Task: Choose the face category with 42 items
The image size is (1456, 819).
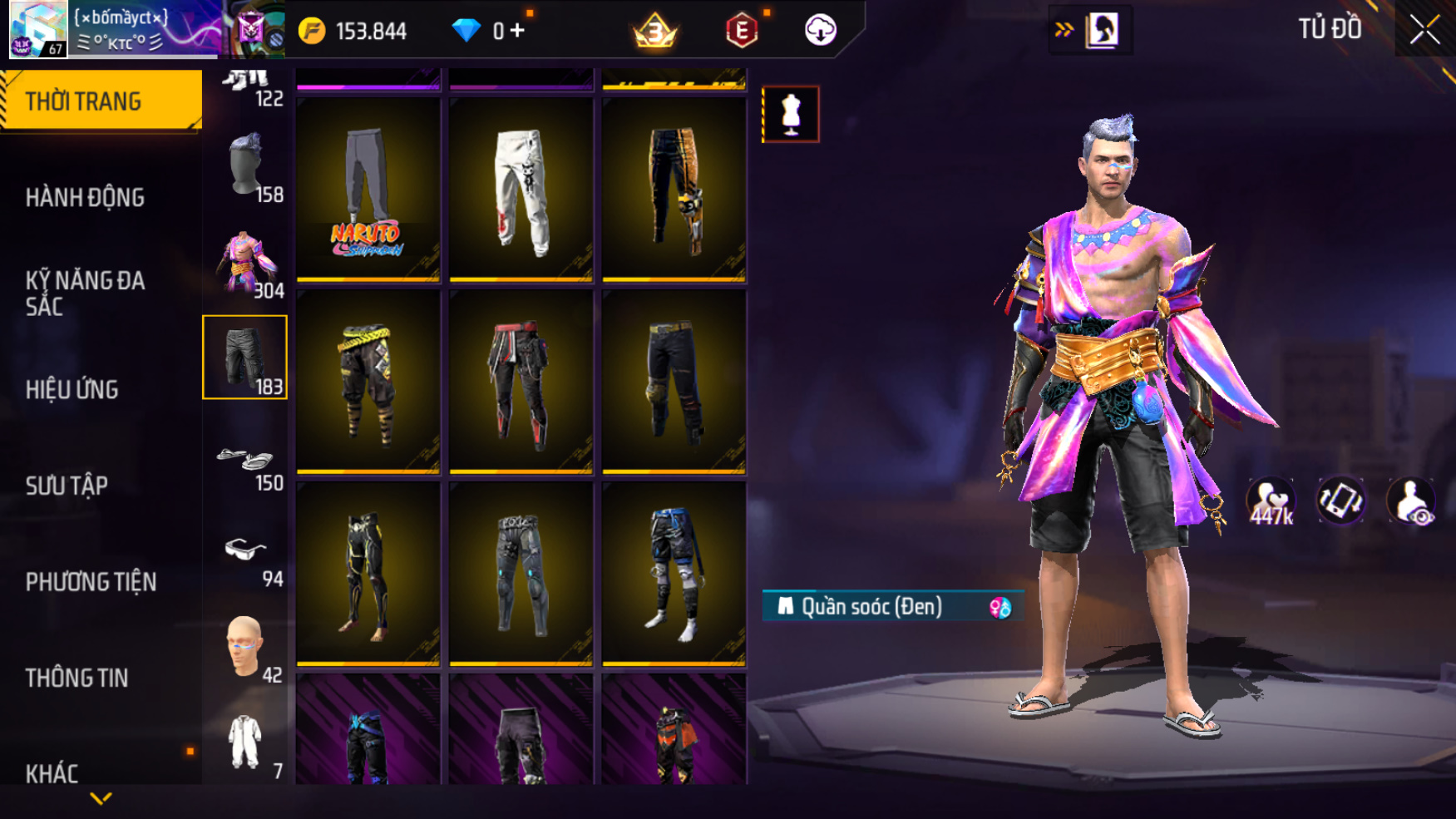Action: [245, 649]
